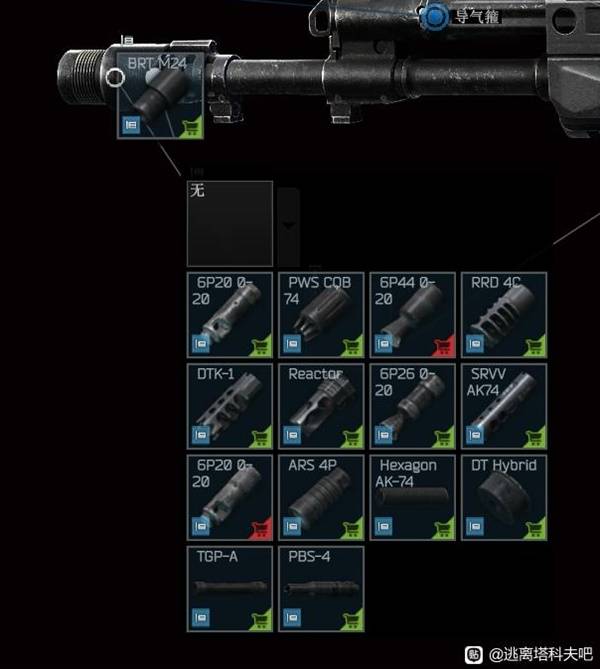Choose the empty 无 option
This screenshot has width=600, height=669.
pyautogui.click(x=229, y=223)
